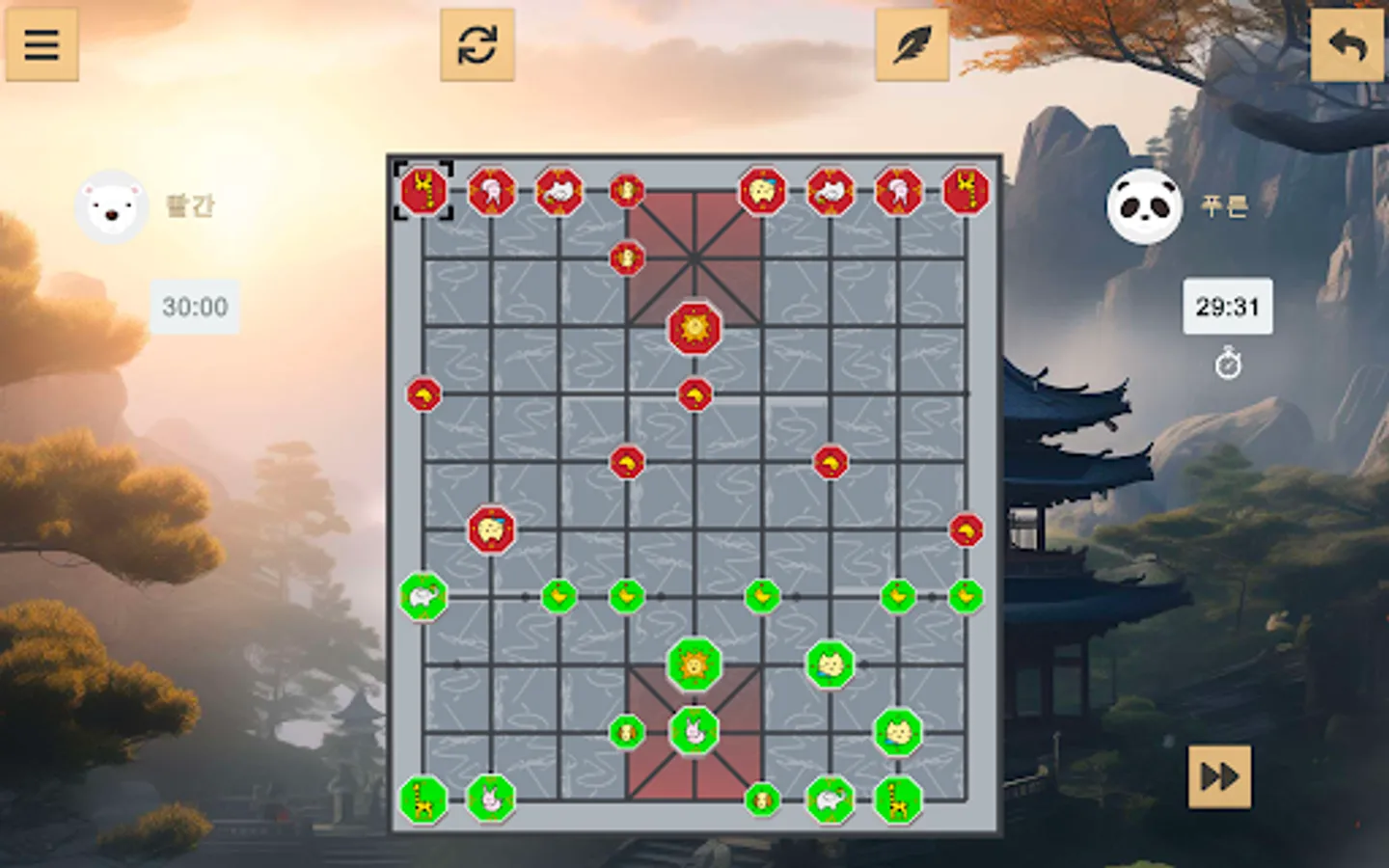Click the panda player avatar

click(x=1144, y=203)
